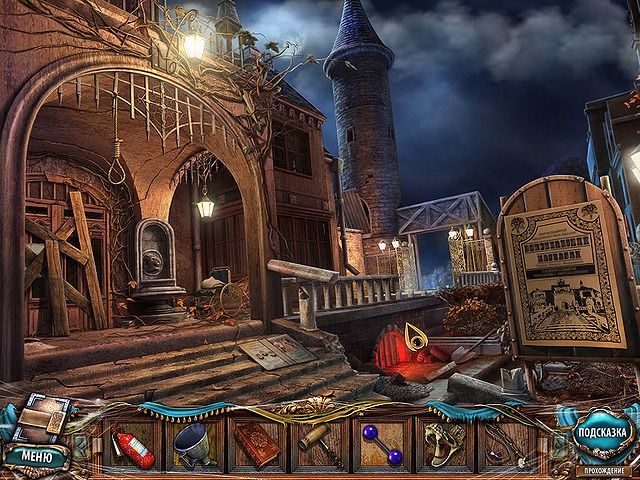Take the blue dumbbell from inventory
The height and width of the screenshot is (480, 640).
(382, 444)
